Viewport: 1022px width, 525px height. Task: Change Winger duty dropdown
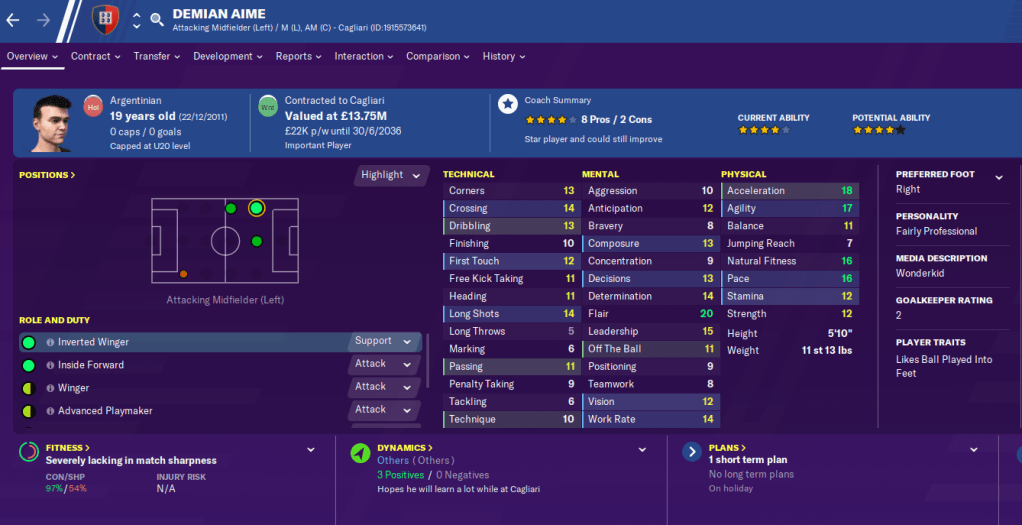(383, 387)
